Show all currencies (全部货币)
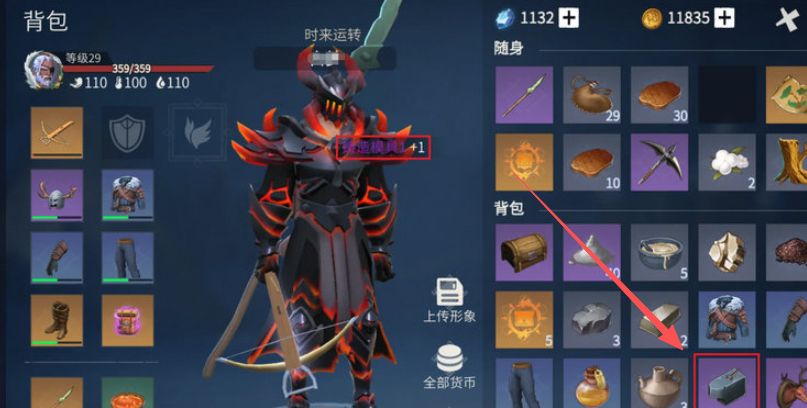Screen dimensions: 807x408 coord(449,365)
